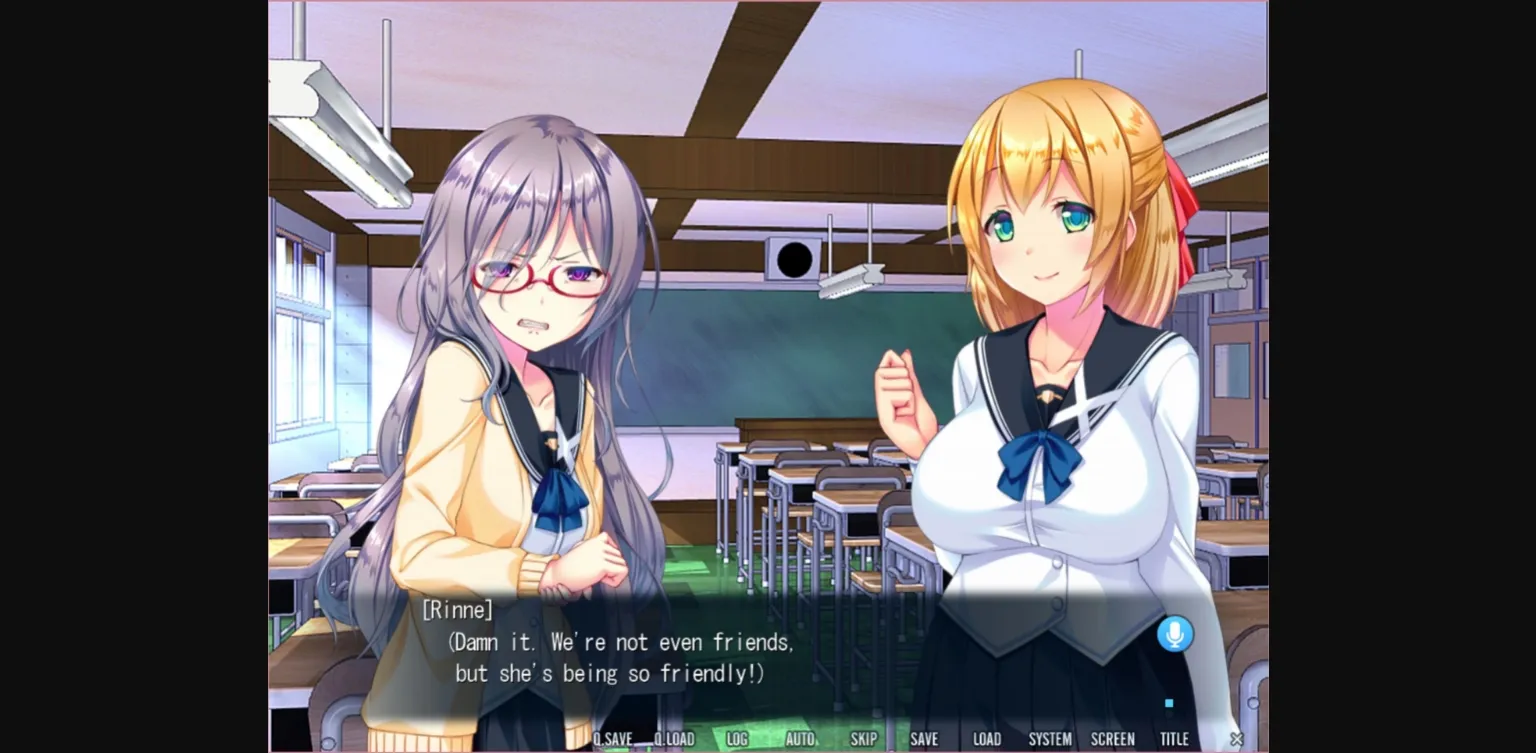Open the LOG text backlog
The height and width of the screenshot is (753, 1536).
(737, 738)
